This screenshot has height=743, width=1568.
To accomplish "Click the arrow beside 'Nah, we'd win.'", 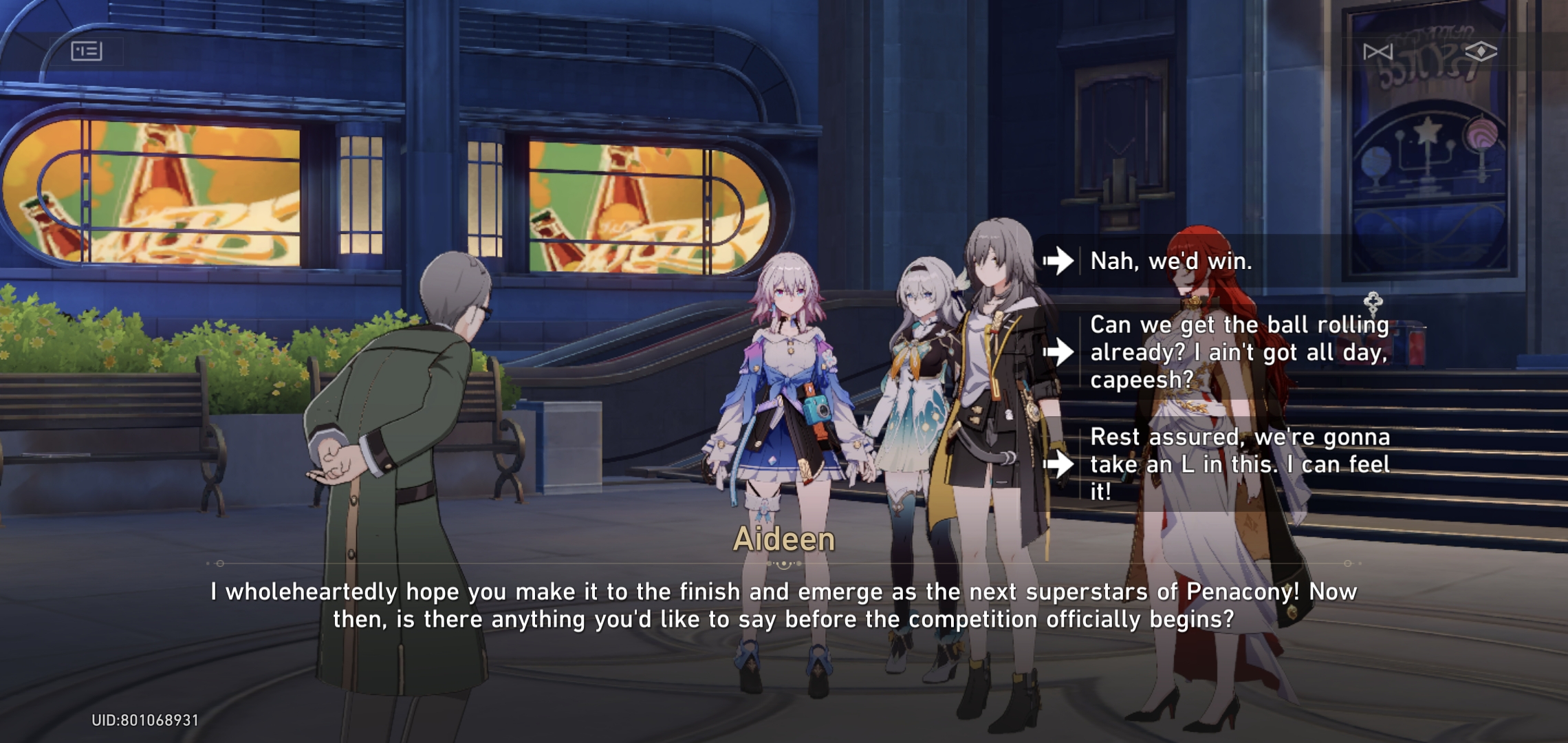I will [1057, 259].
